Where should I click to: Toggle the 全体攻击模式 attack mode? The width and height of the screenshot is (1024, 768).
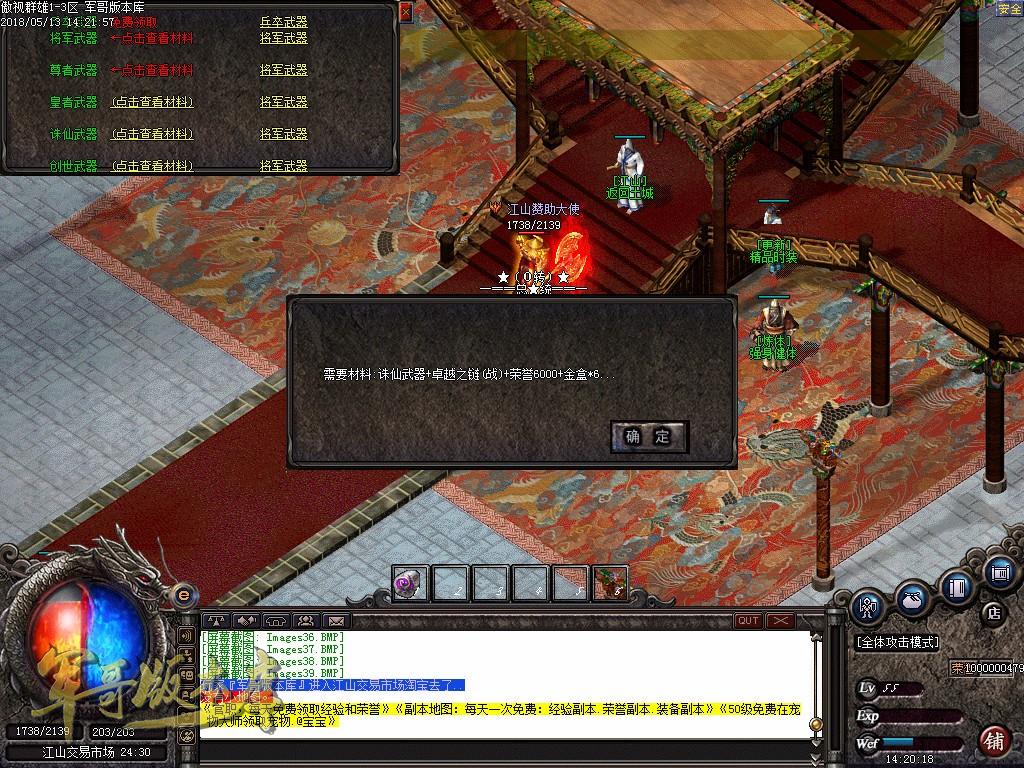(897, 642)
